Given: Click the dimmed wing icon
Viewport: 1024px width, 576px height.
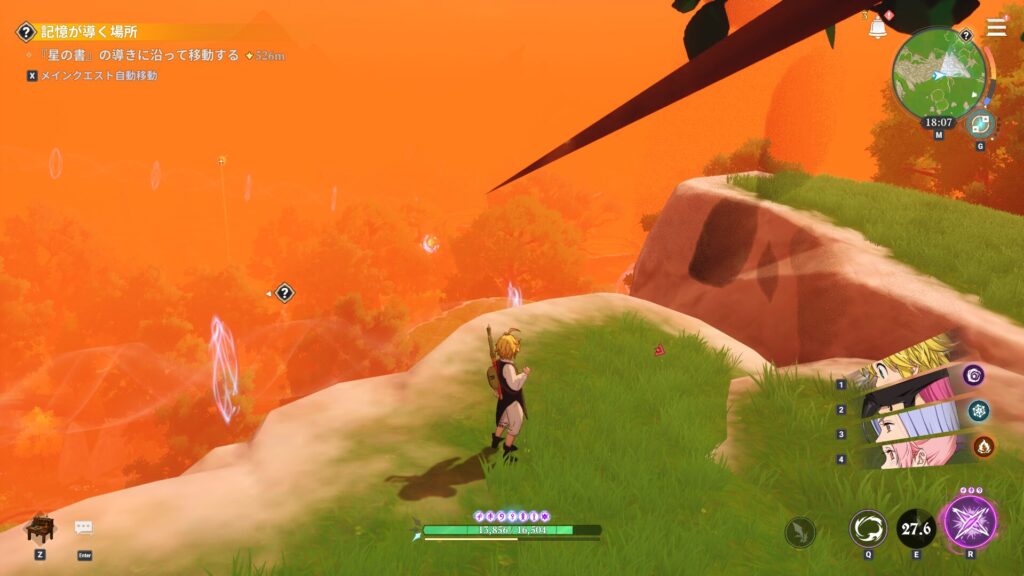Looking at the screenshot, I should tap(799, 532).
